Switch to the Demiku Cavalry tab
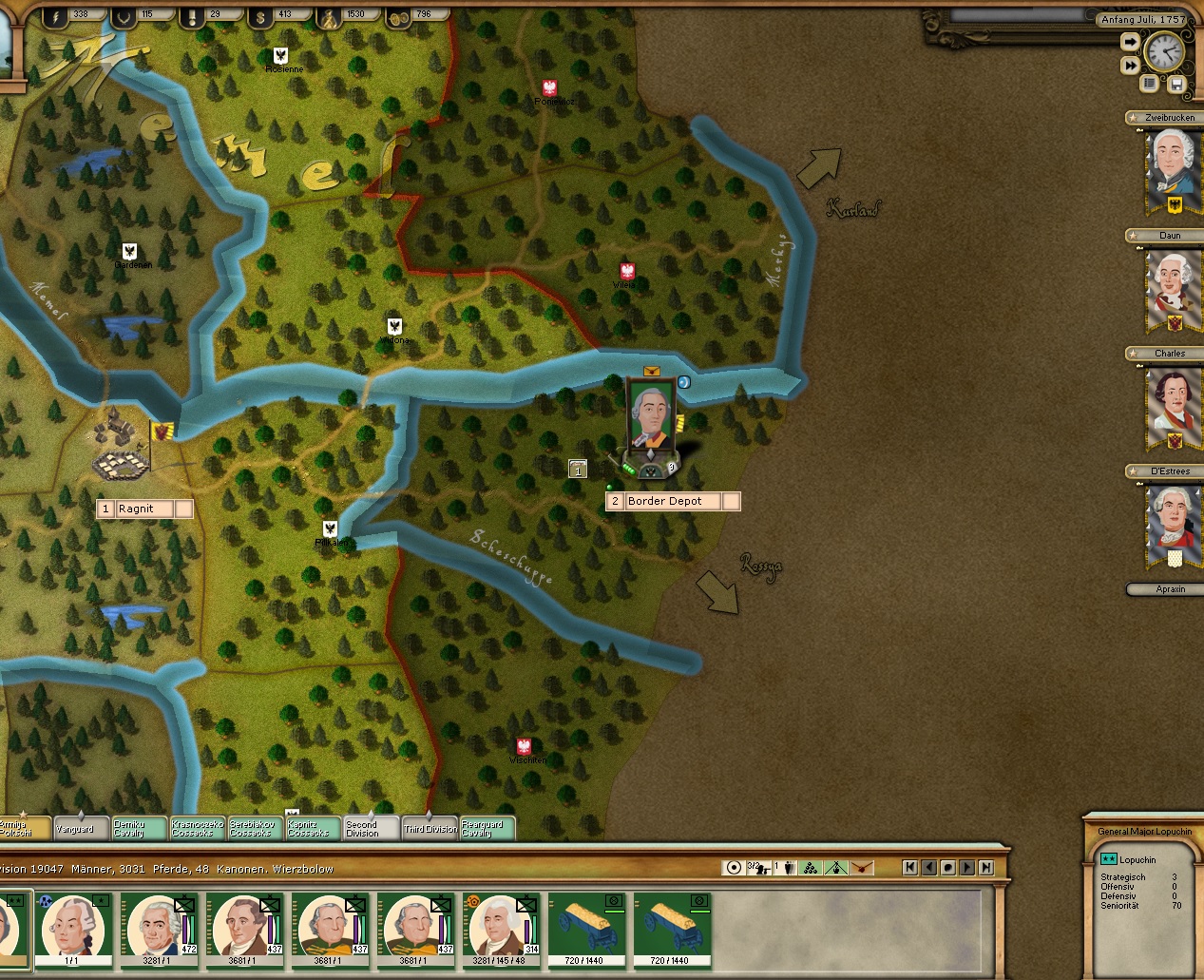Screen dimensions: 1204x980 click(x=139, y=829)
